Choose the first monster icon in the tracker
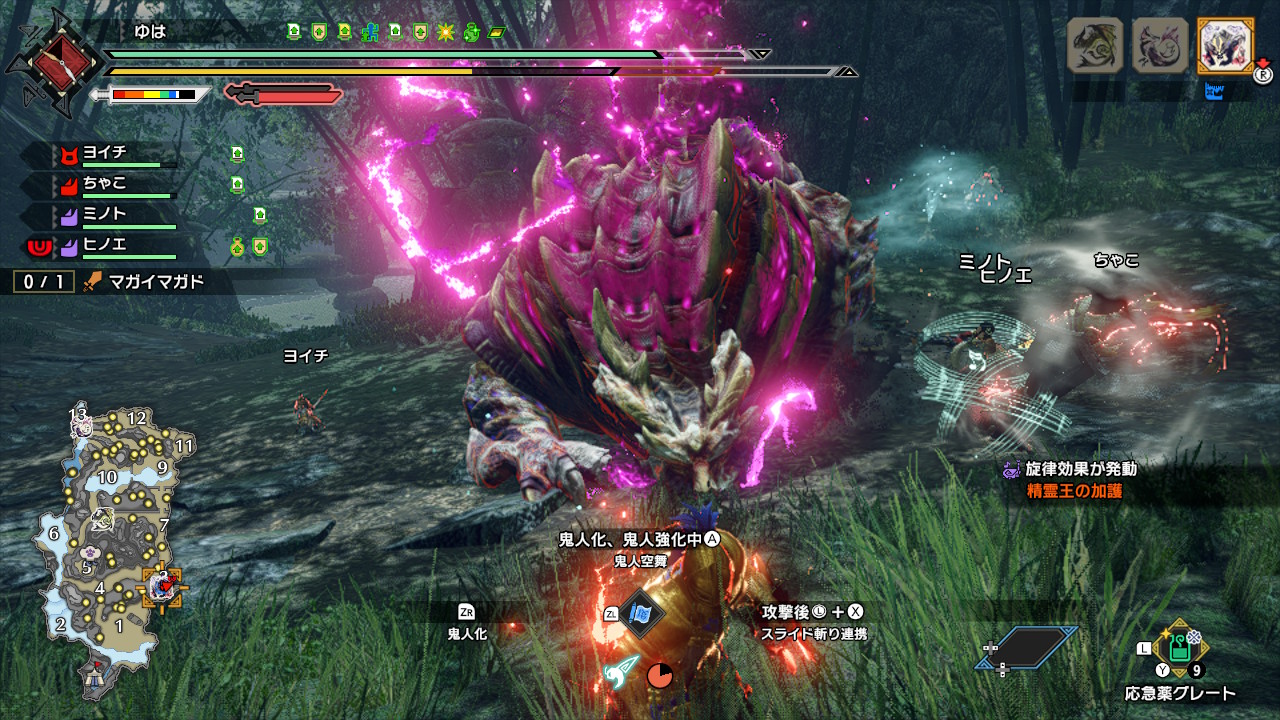The height and width of the screenshot is (720, 1280). (1095, 46)
